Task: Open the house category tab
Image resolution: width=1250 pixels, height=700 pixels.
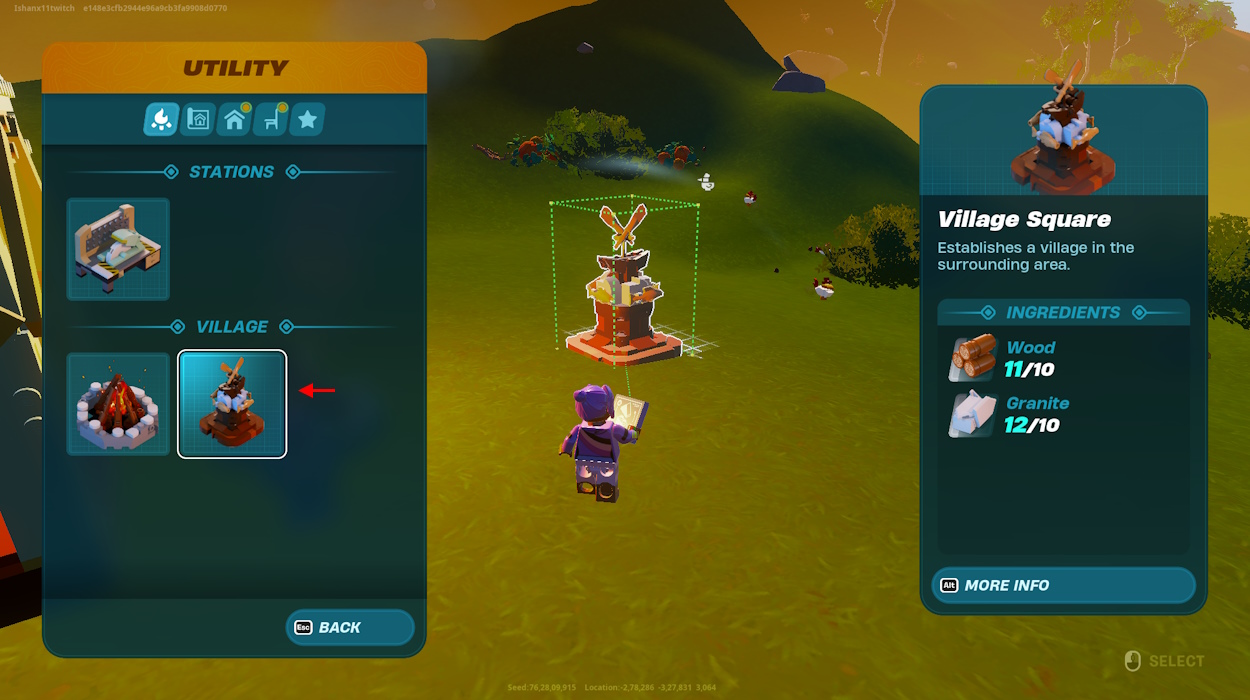Action: (235, 120)
